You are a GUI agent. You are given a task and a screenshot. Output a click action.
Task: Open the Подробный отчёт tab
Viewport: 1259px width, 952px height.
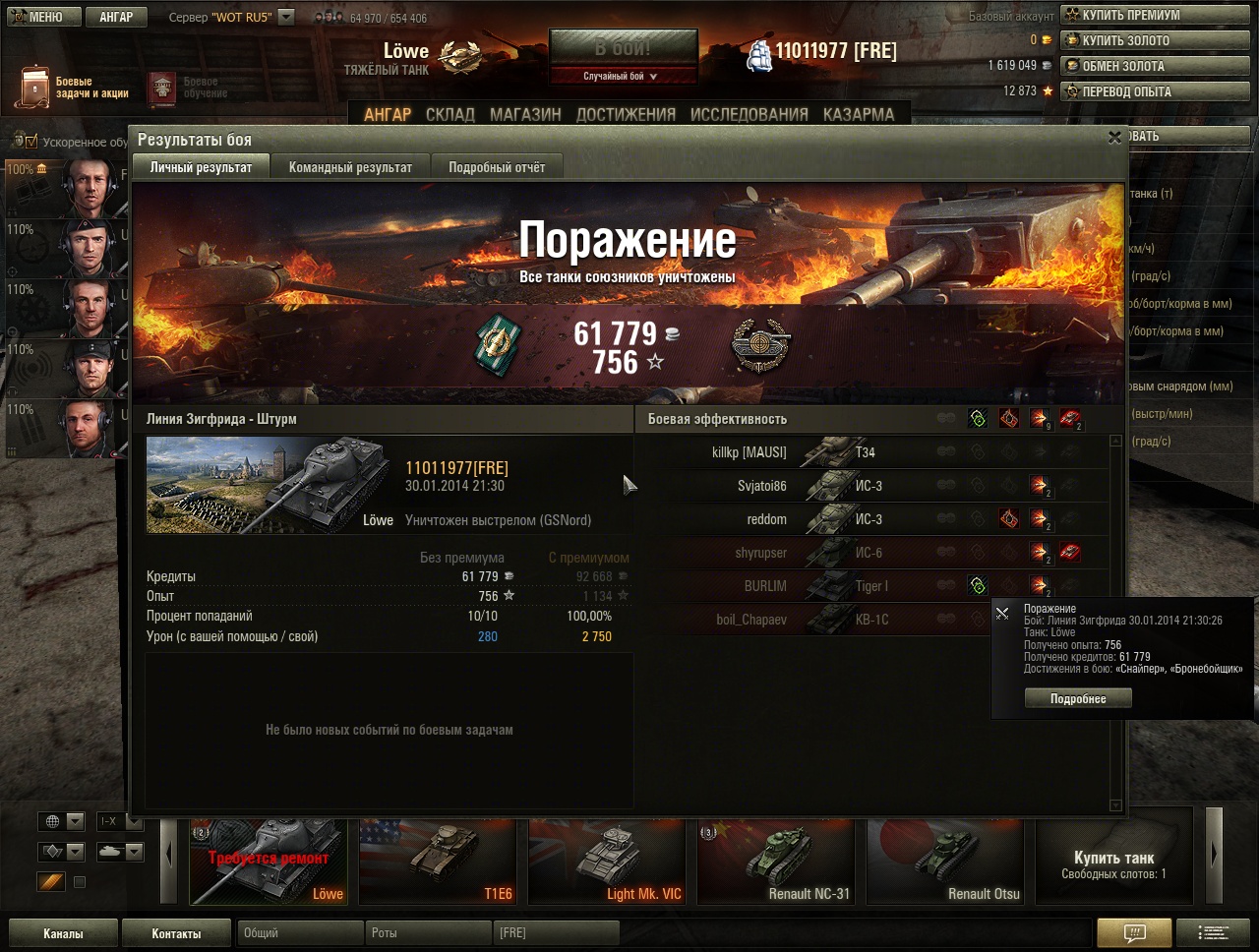[x=497, y=167]
